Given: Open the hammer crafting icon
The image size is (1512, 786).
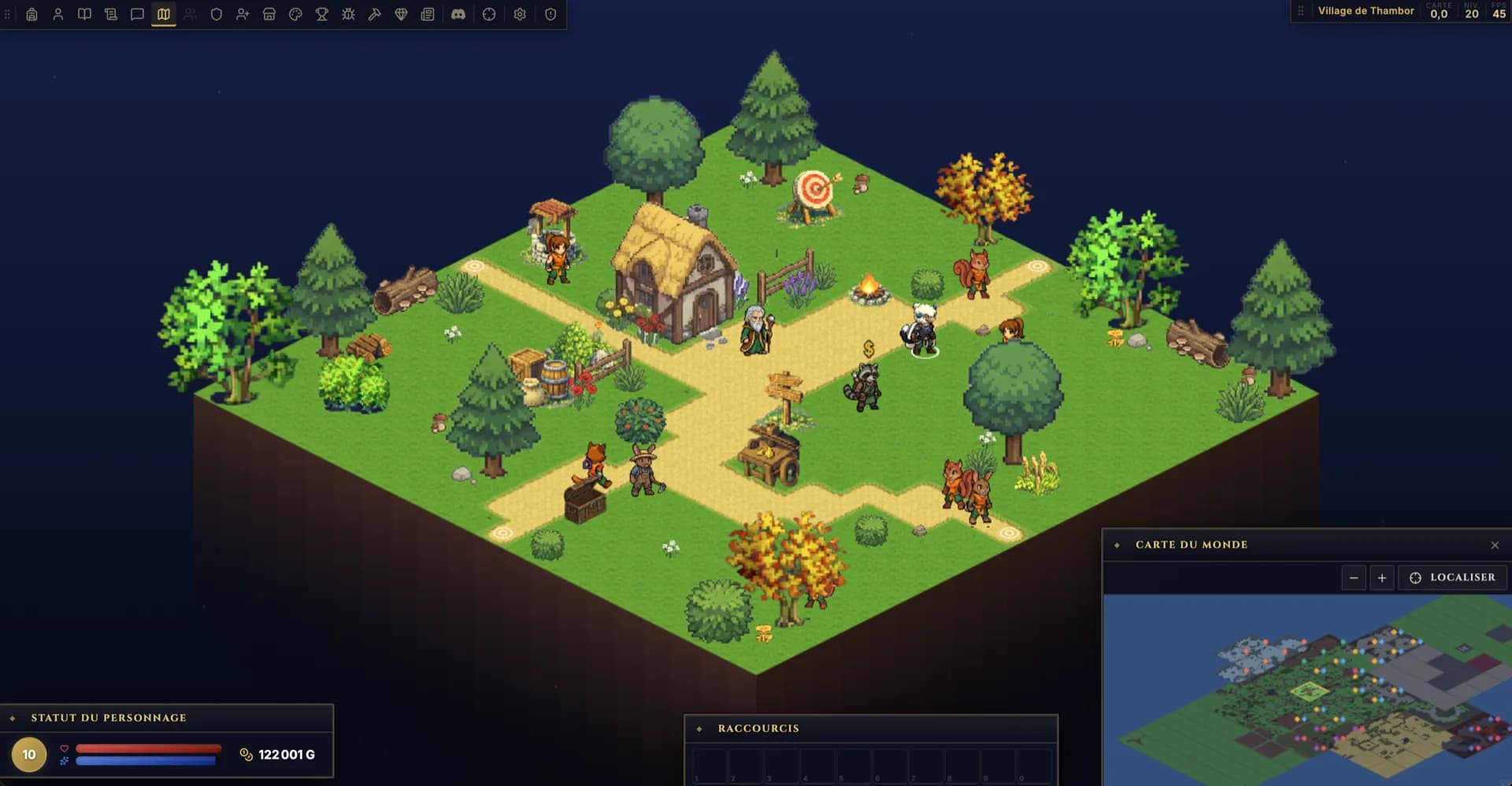Looking at the screenshot, I should click(375, 14).
